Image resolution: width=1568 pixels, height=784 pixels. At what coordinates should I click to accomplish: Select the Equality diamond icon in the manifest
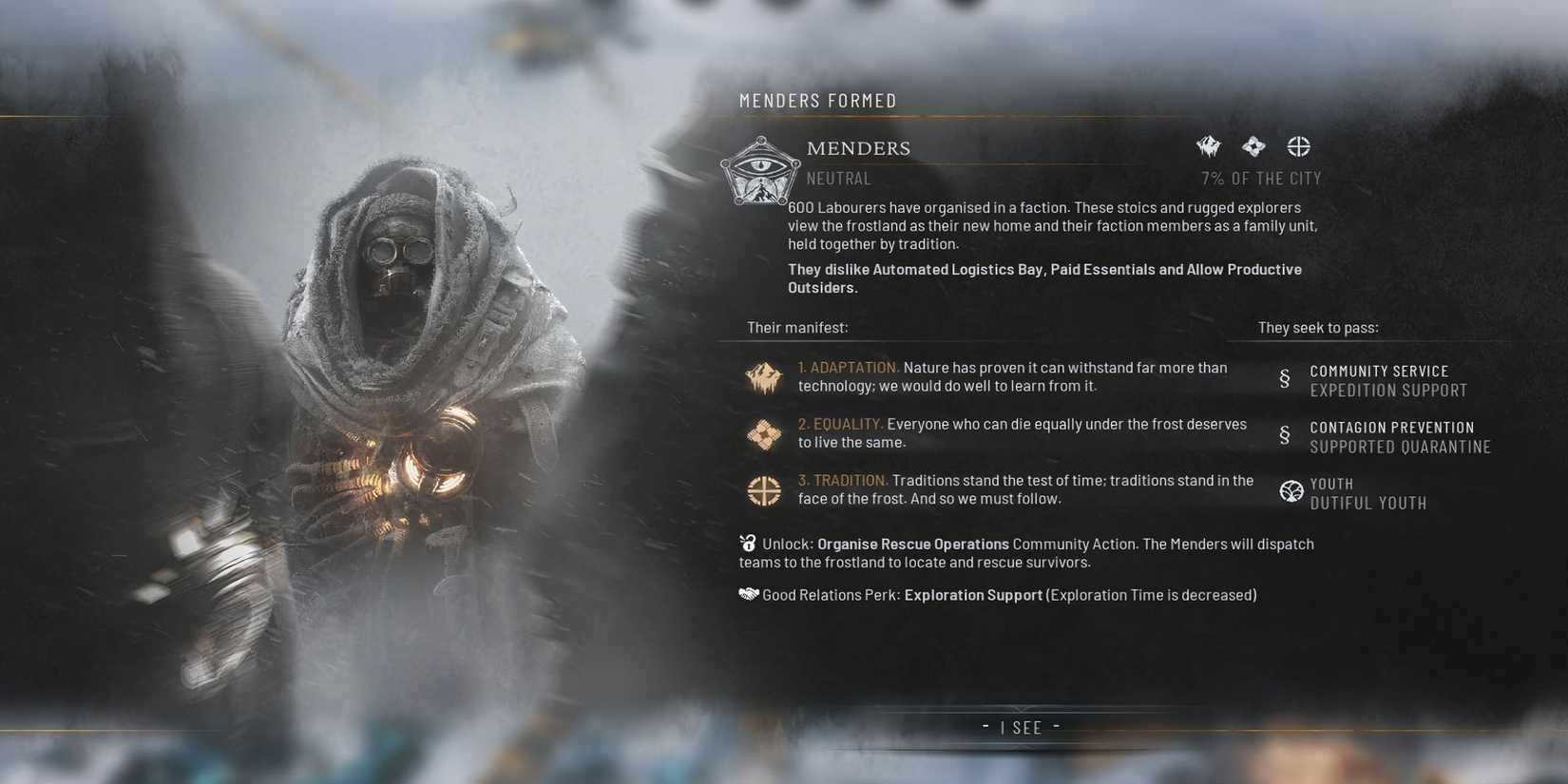click(763, 433)
